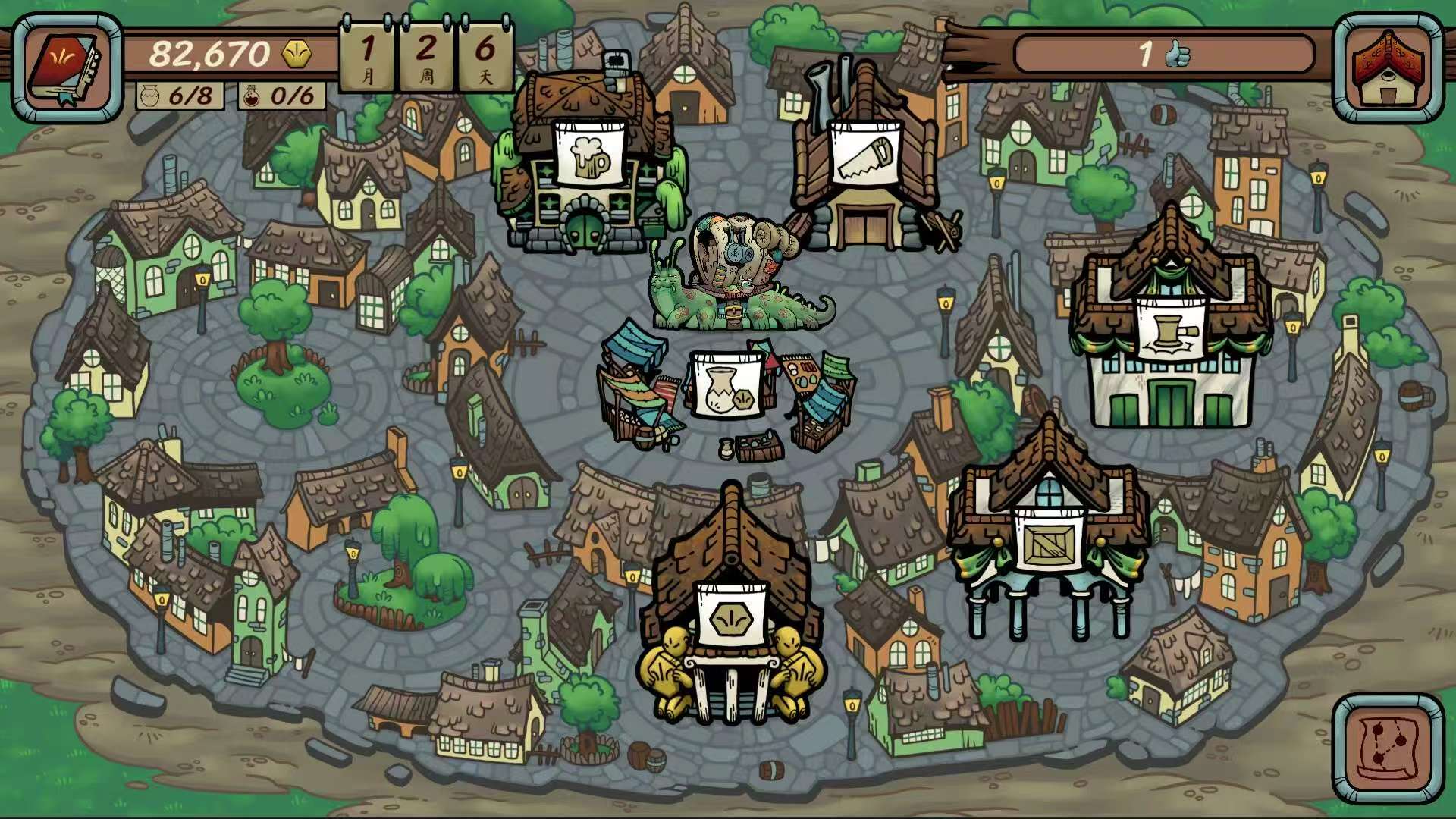Enter the mortar and pestle guild building
The width and height of the screenshot is (1456, 819).
tap(1170, 329)
